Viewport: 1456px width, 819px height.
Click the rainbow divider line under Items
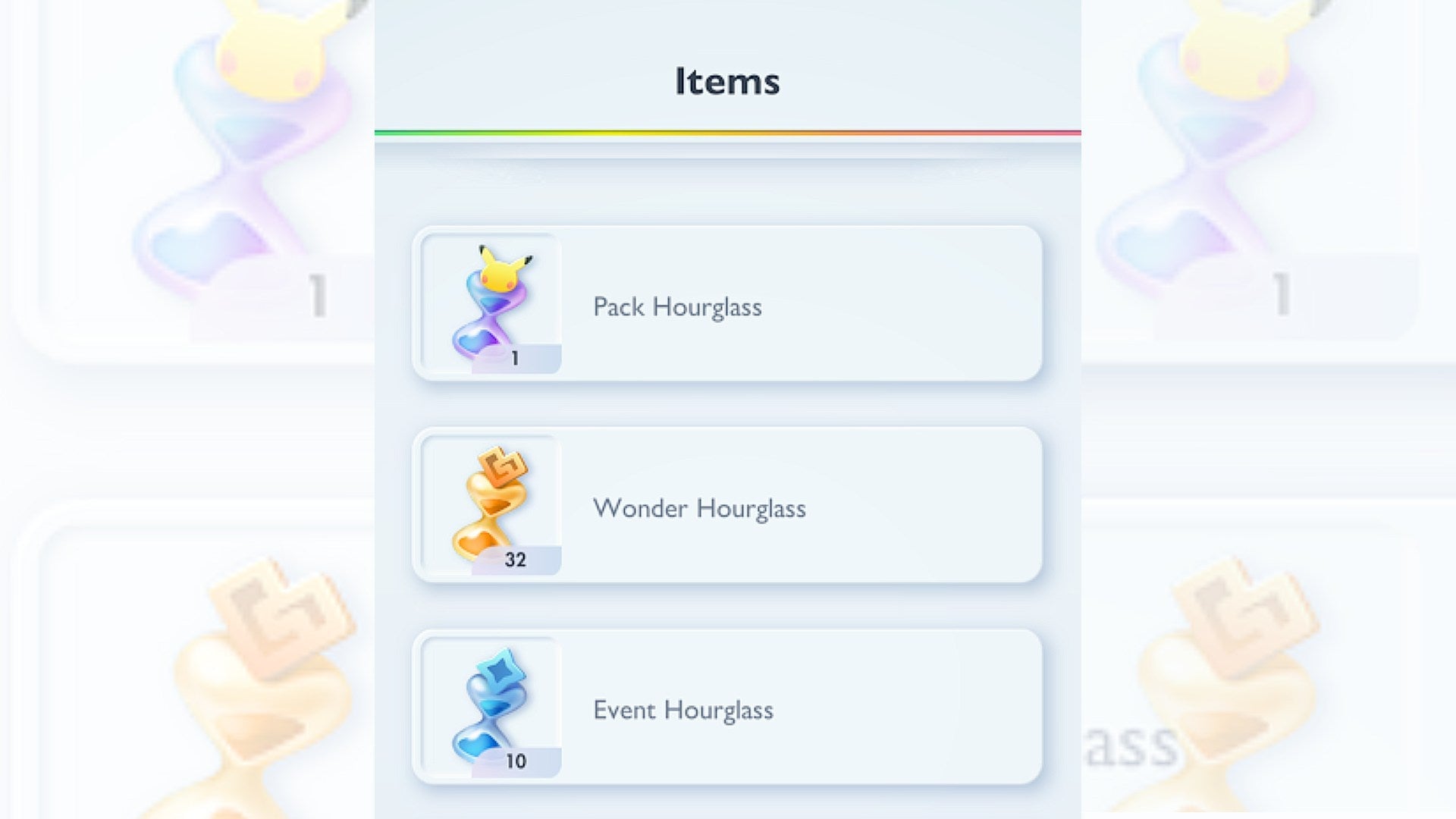point(726,131)
